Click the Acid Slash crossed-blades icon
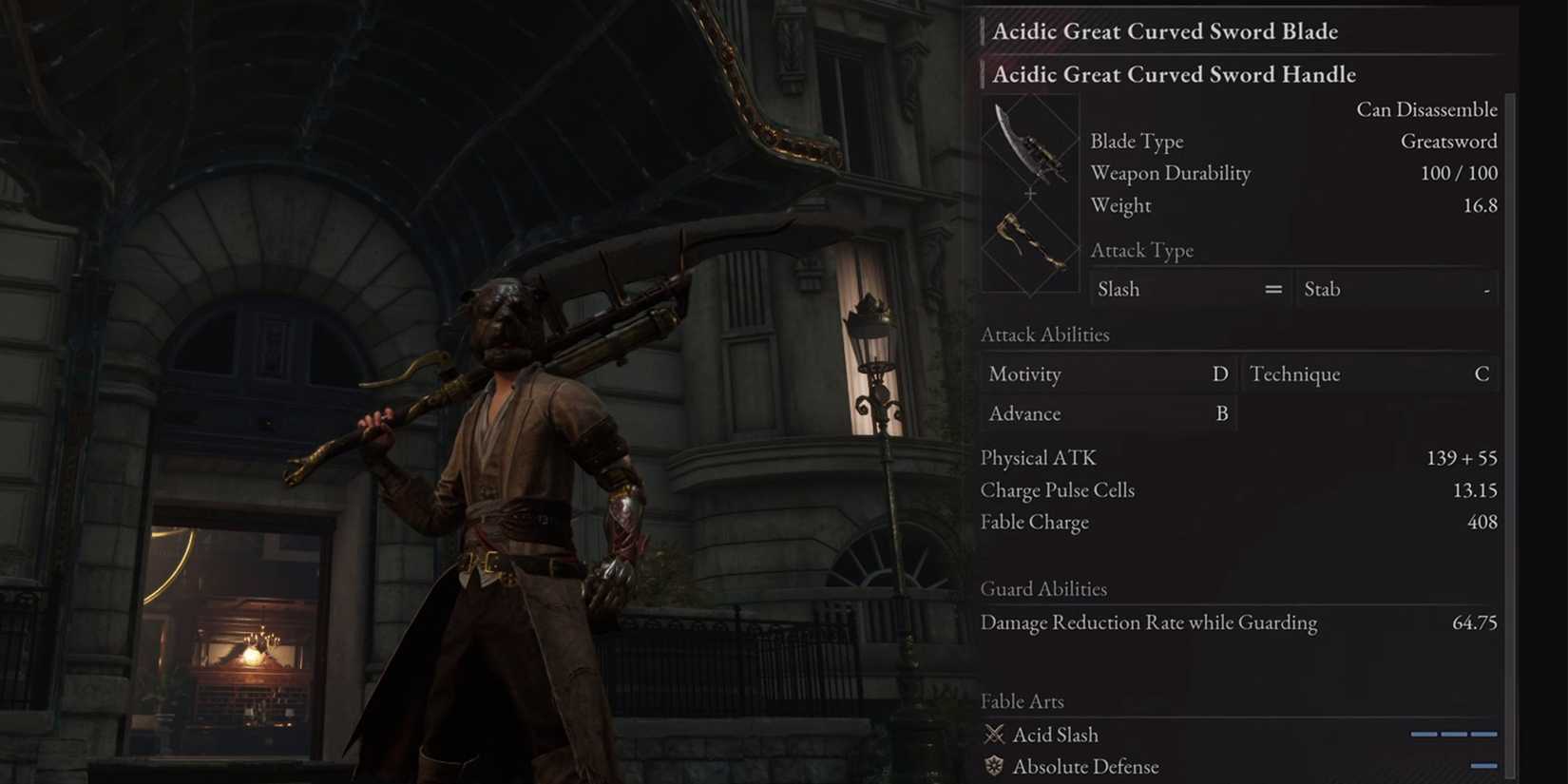The height and width of the screenshot is (784, 1568). pyautogui.click(x=995, y=734)
